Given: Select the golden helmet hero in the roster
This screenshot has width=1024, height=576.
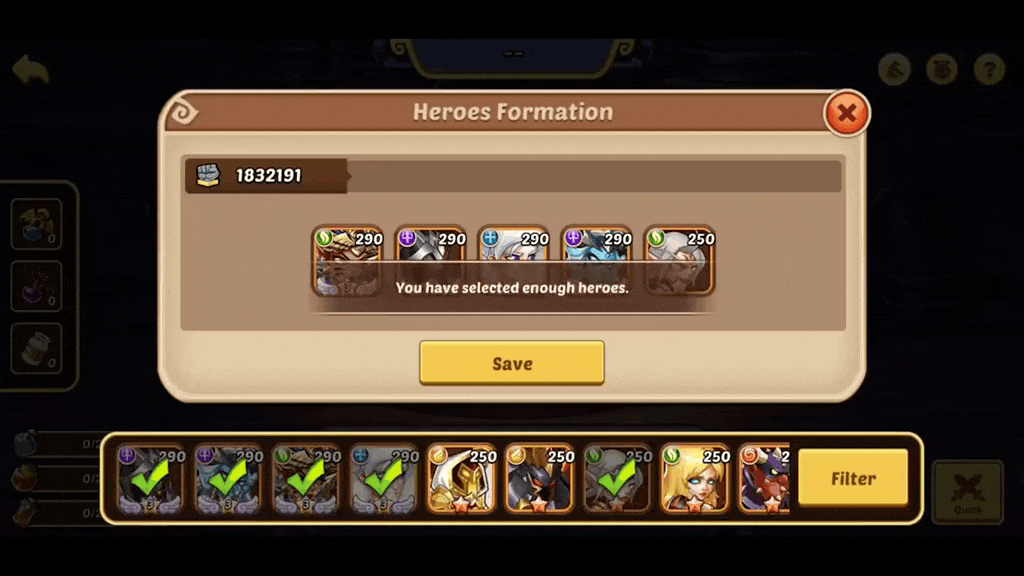Looking at the screenshot, I should click(461, 479).
